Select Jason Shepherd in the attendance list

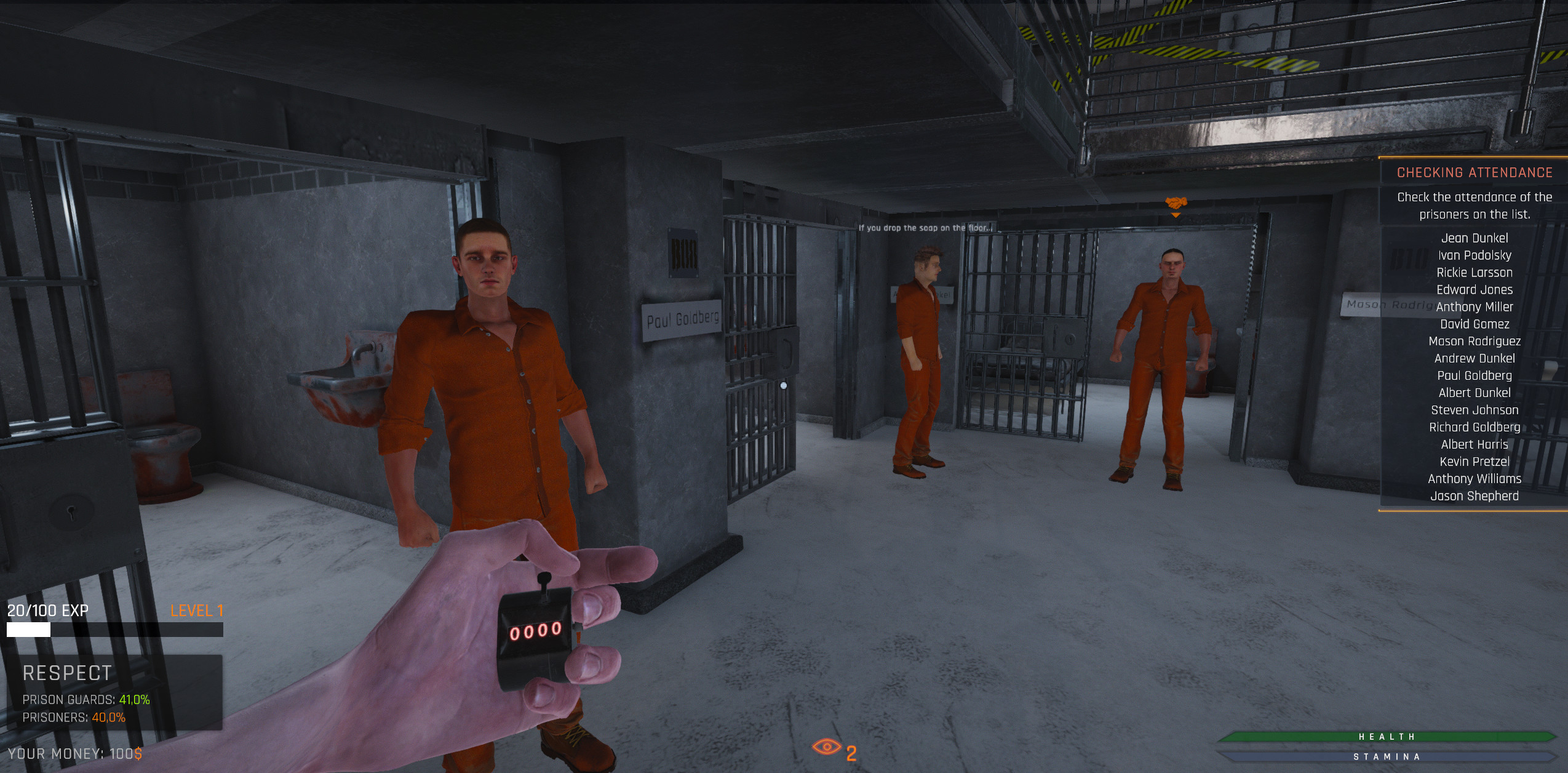click(x=1474, y=496)
